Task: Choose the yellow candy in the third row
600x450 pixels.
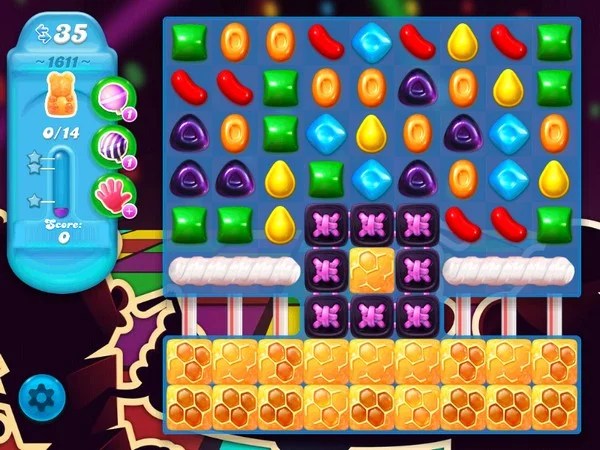Action: (370, 133)
